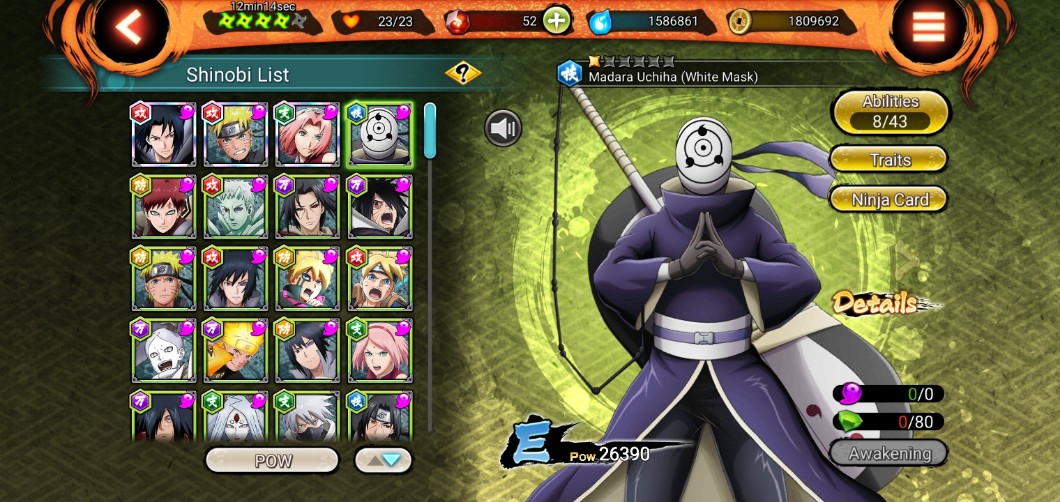Open the Awakening screen

[x=889, y=453]
